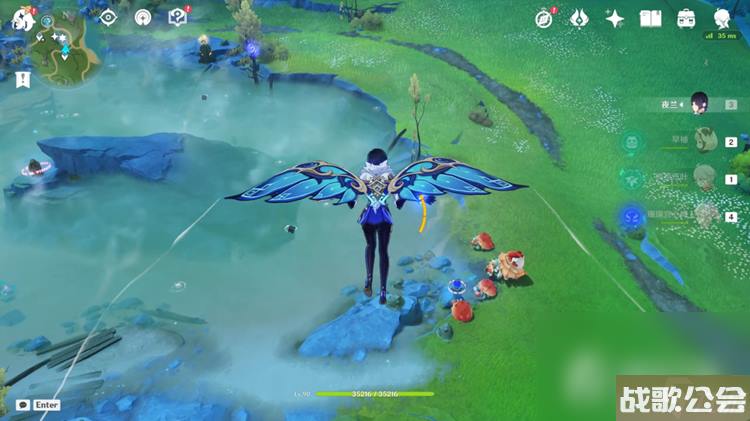
Task: Open the Paimon menu
Action: coord(22,19)
